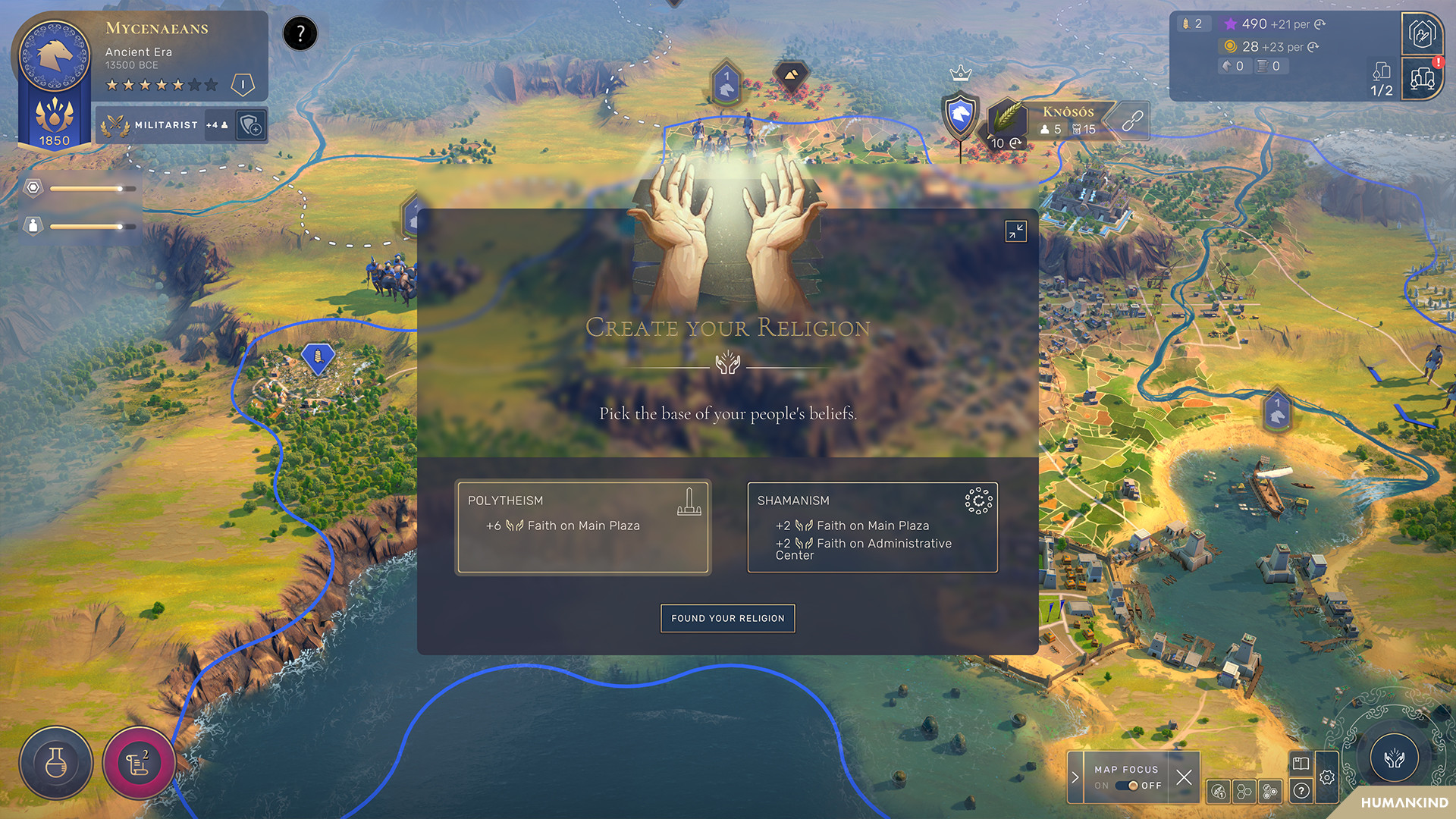Open the technology research screen with the flask icon
Image resolution: width=1456 pixels, height=819 pixels.
[x=56, y=764]
